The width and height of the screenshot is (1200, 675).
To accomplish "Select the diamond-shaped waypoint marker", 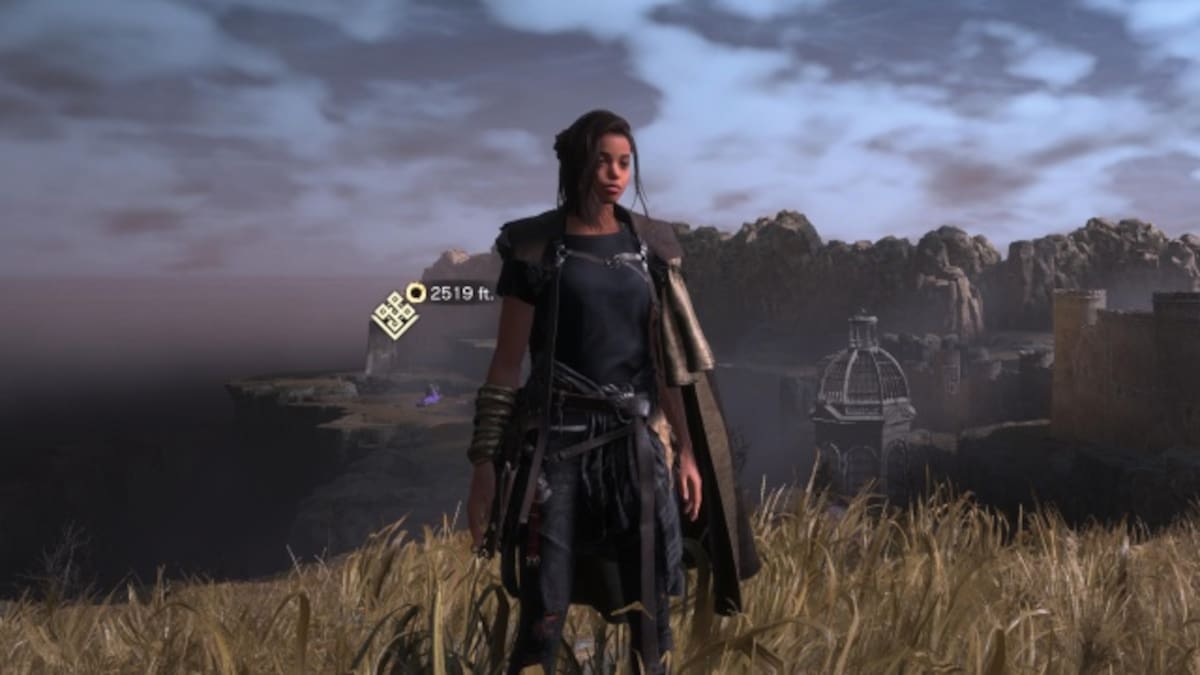I will 394,315.
